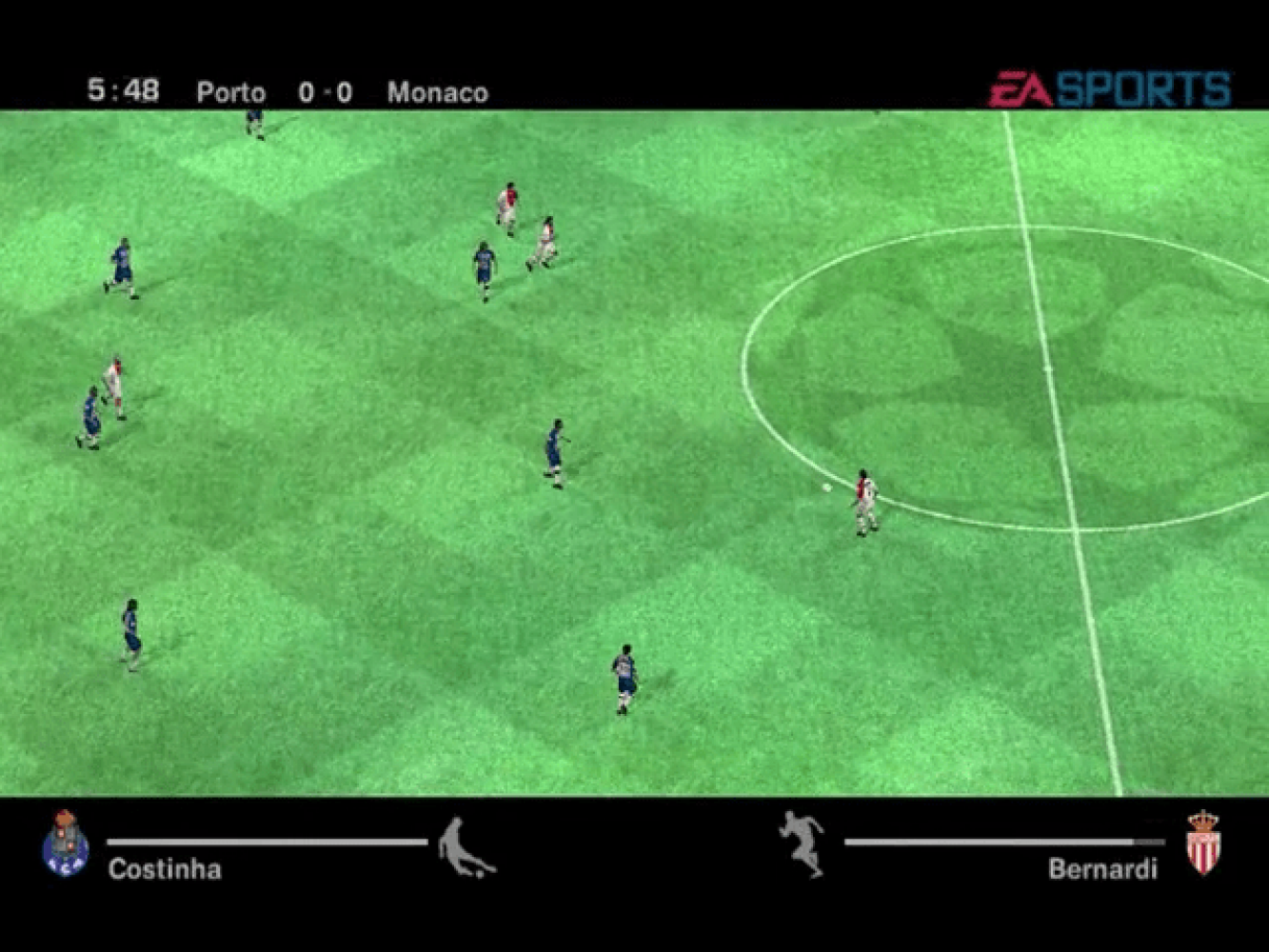Click the EA Sports logo
This screenshot has height=952, width=1269.
click(1109, 89)
